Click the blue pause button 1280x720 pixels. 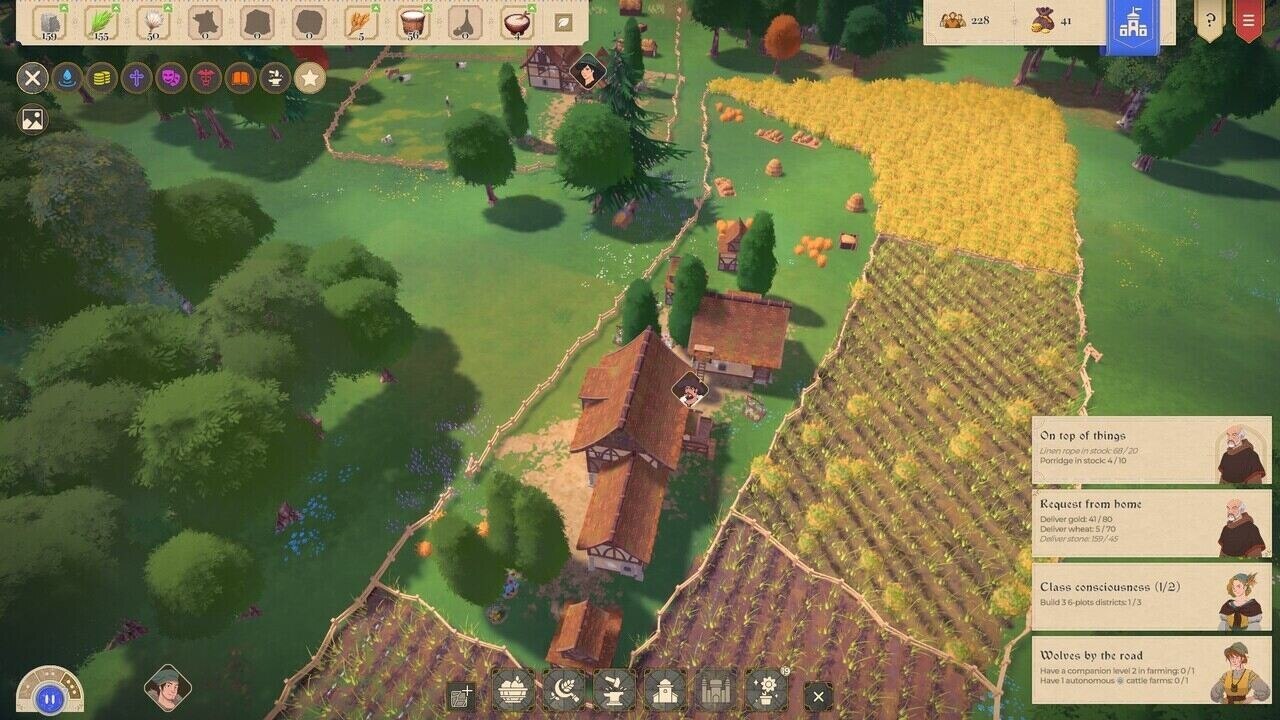point(48,697)
